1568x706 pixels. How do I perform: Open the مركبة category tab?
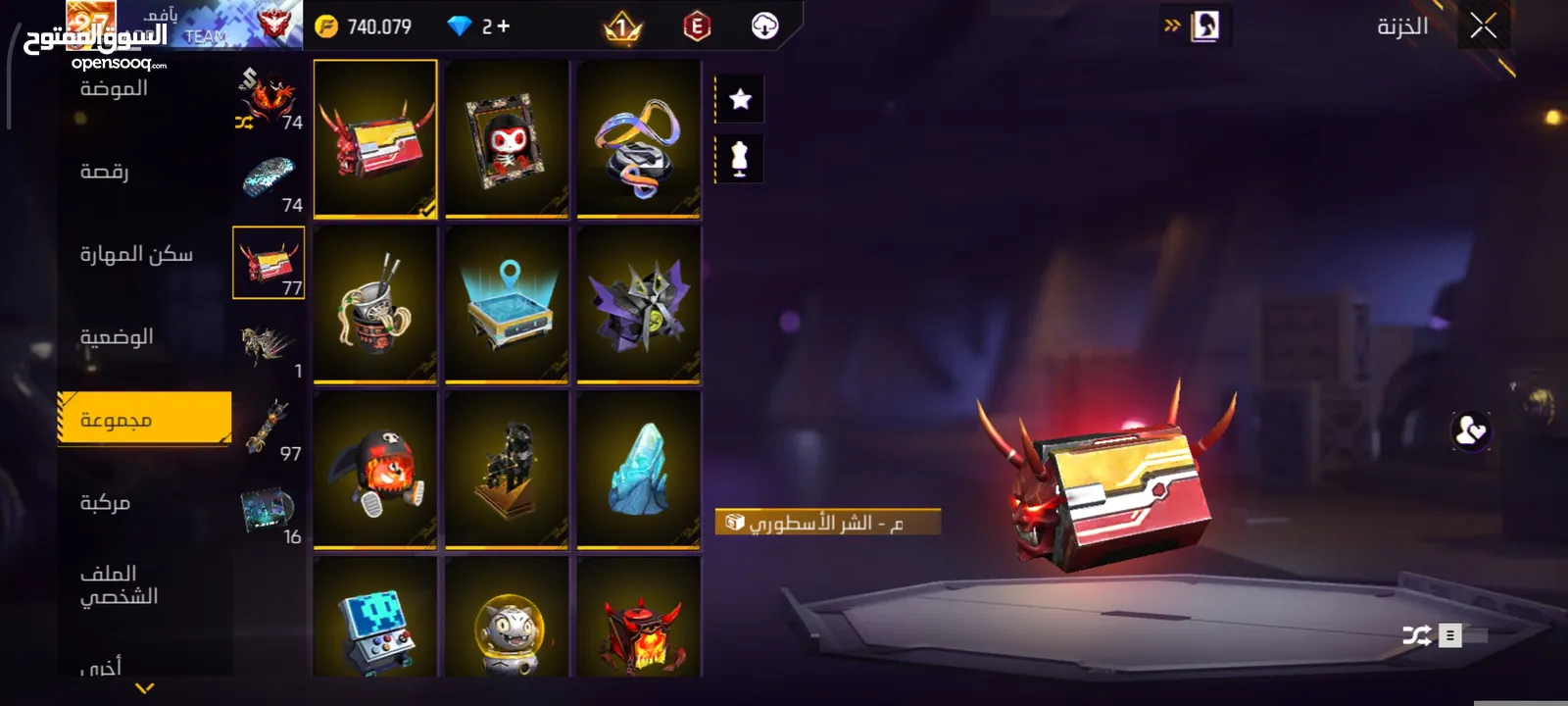point(106,503)
